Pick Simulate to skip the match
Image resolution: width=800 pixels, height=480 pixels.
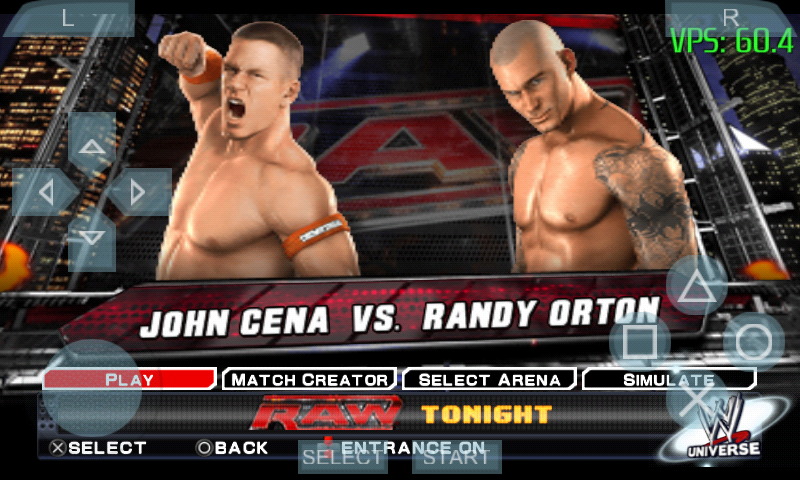(x=668, y=379)
